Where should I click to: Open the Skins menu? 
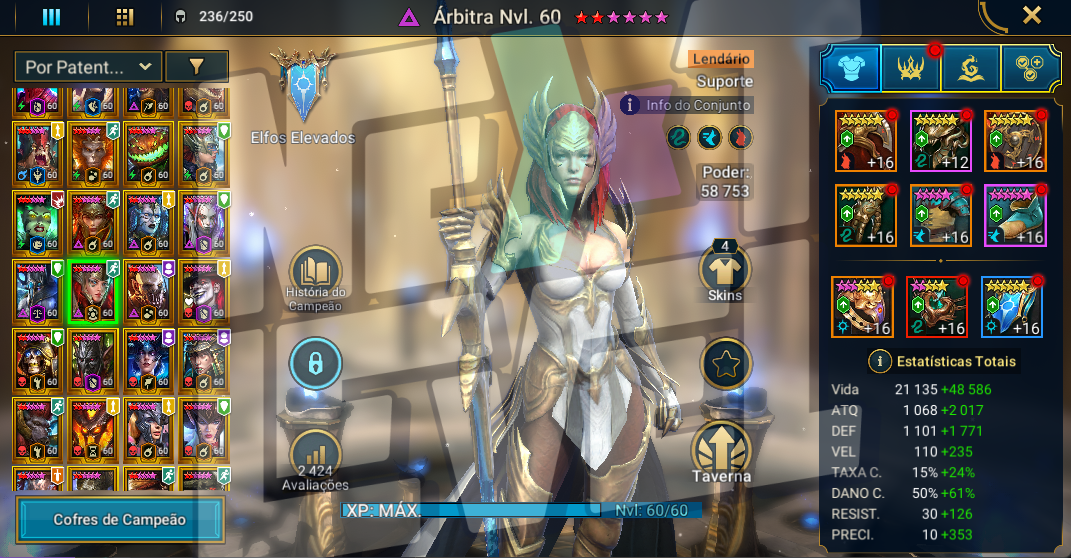725,270
